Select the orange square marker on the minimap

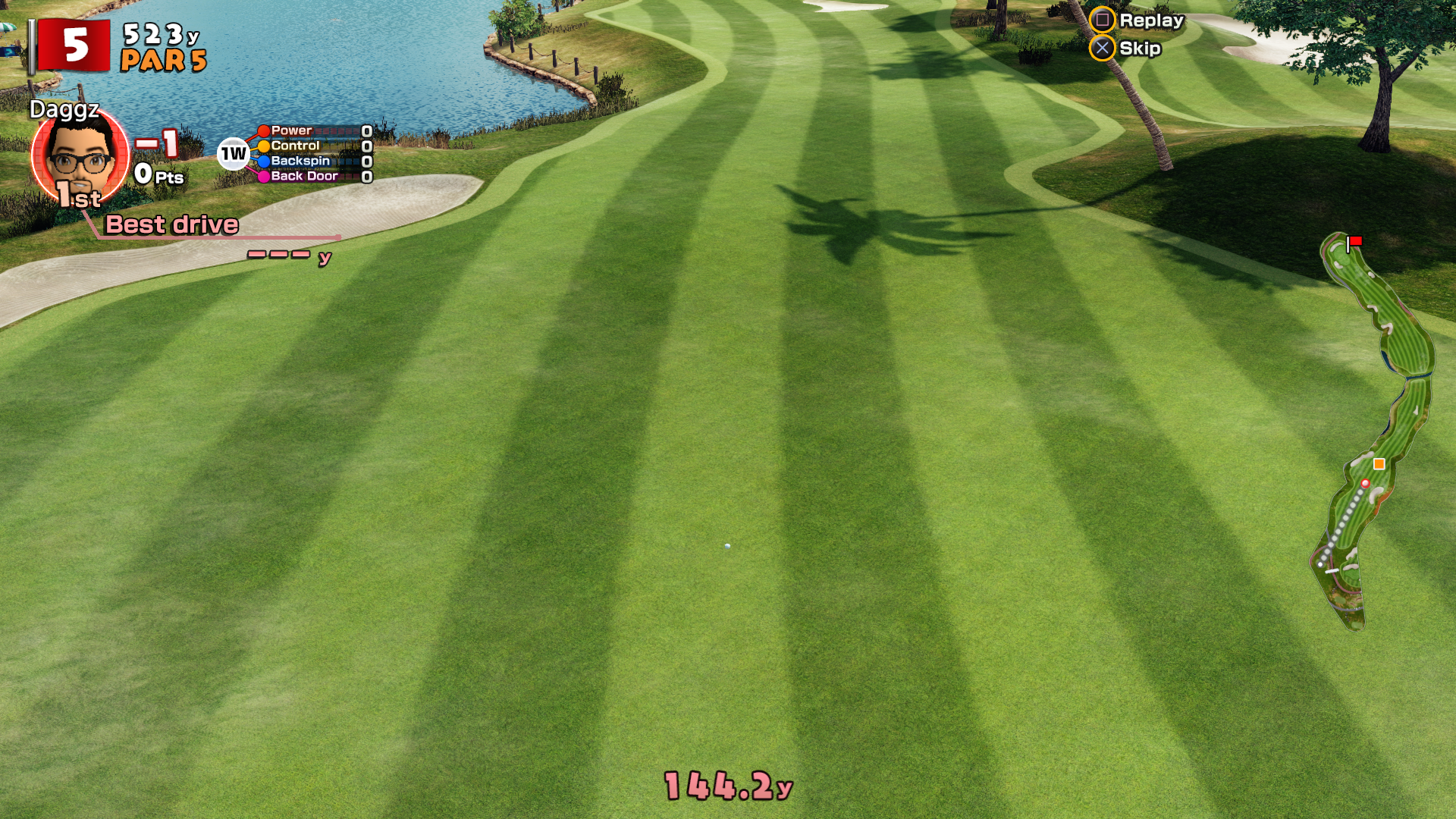tap(1379, 464)
